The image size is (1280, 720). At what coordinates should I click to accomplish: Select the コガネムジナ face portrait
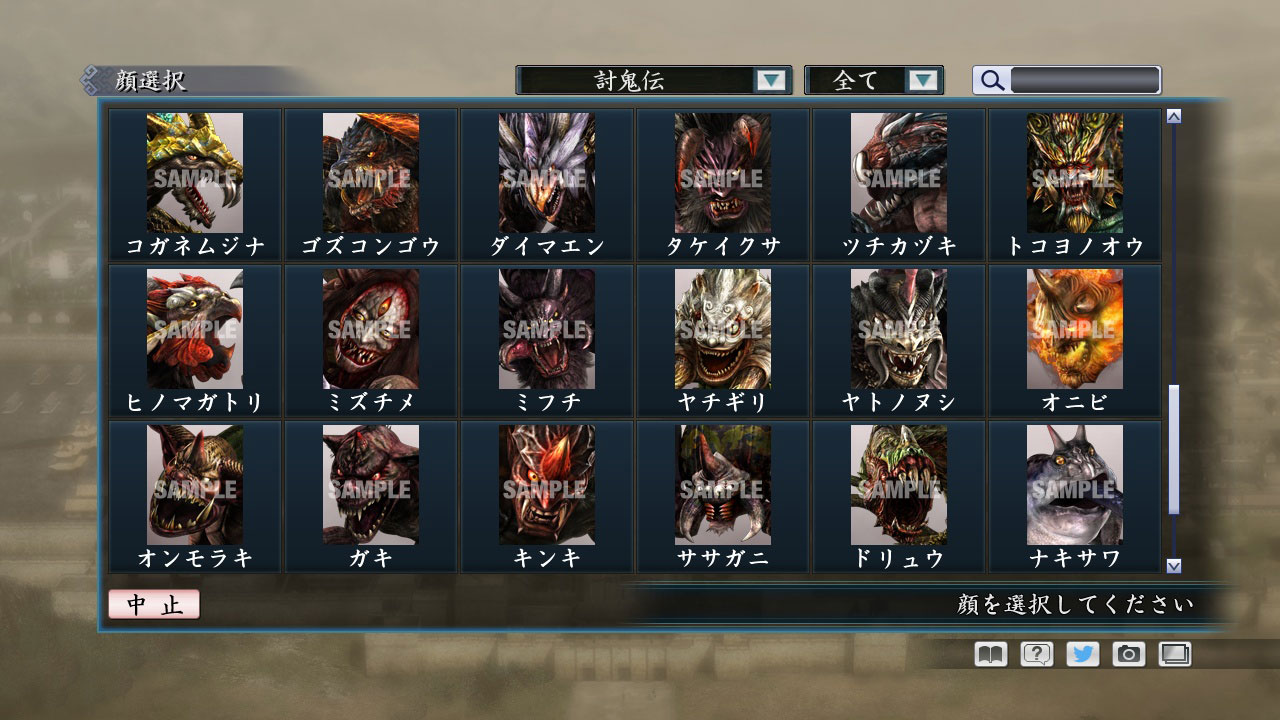tap(193, 172)
